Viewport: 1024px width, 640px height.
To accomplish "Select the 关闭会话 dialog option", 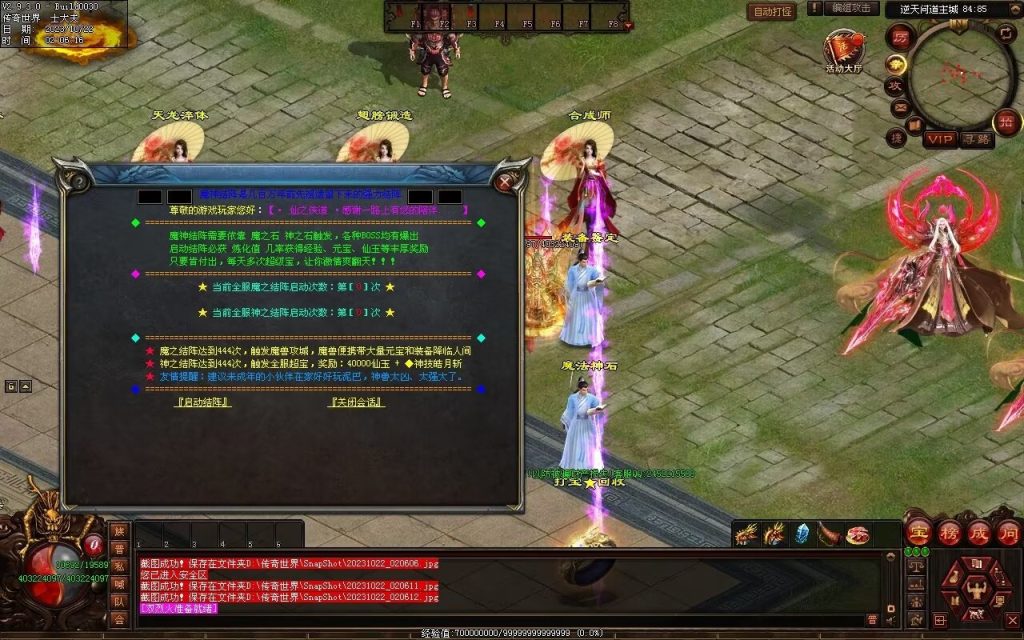I will click(357, 402).
